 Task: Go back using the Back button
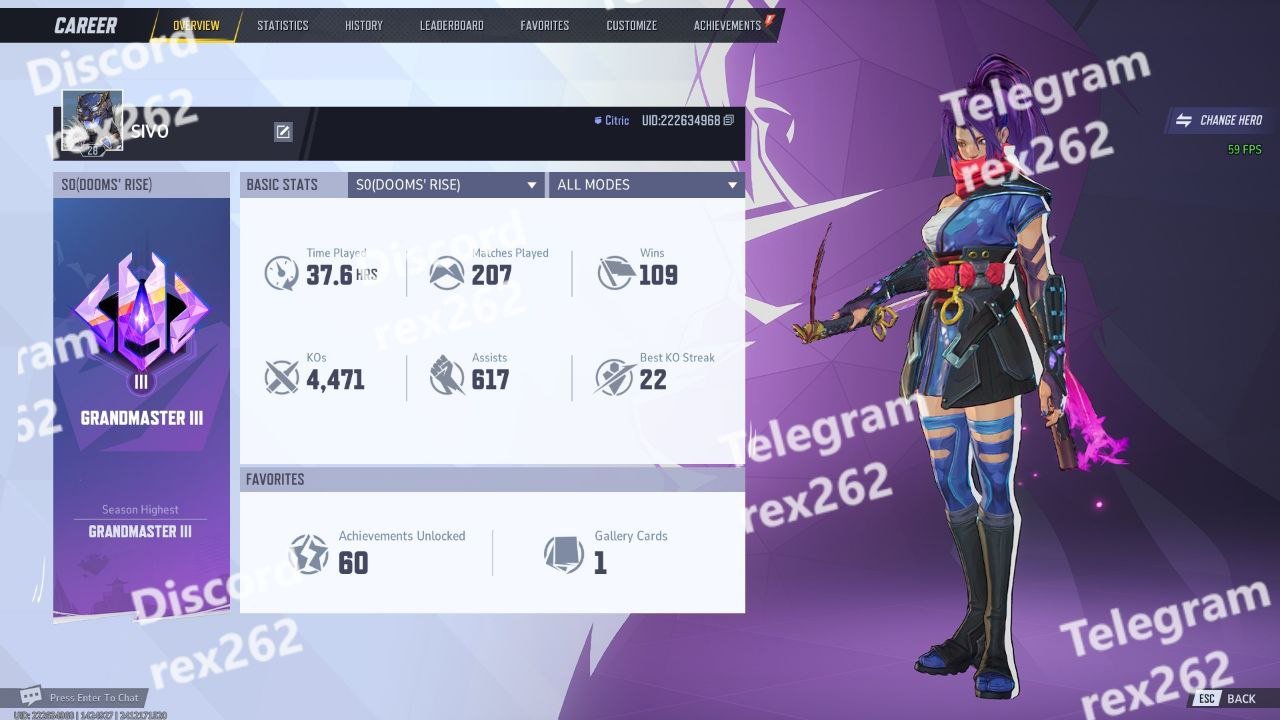pos(1229,698)
